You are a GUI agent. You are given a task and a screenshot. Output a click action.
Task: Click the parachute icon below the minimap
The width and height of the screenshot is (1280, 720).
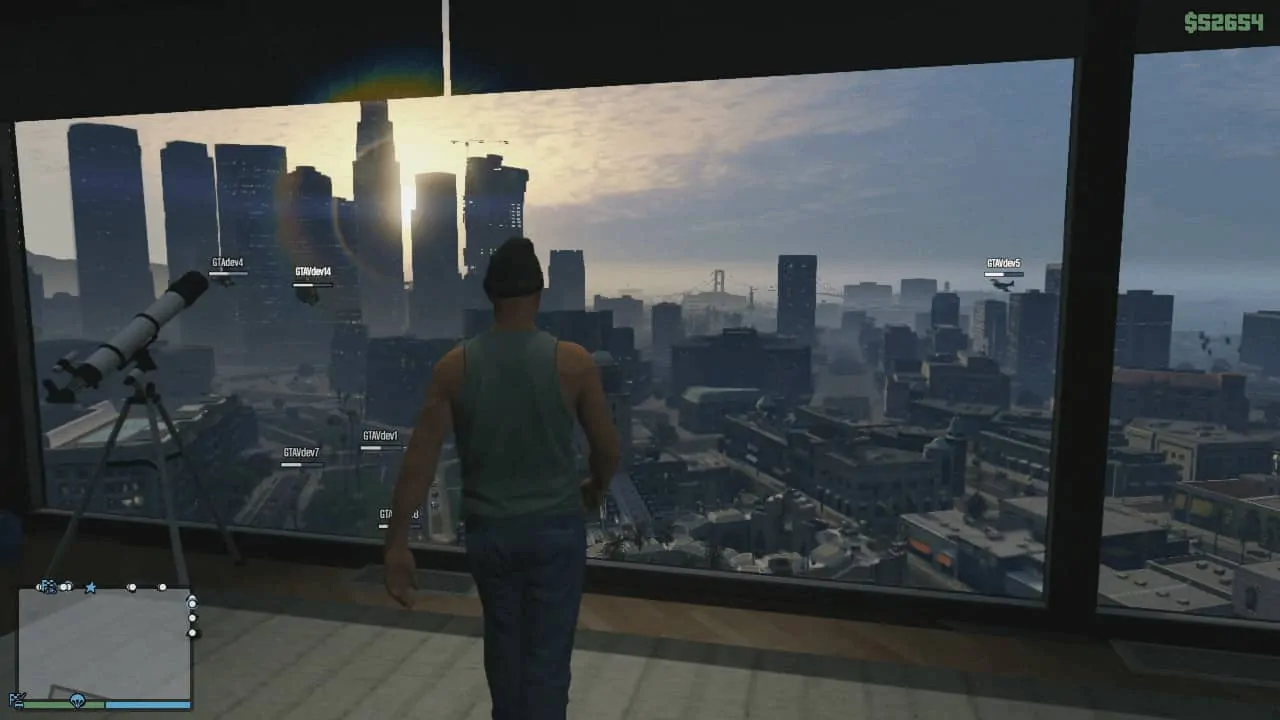coord(77,702)
